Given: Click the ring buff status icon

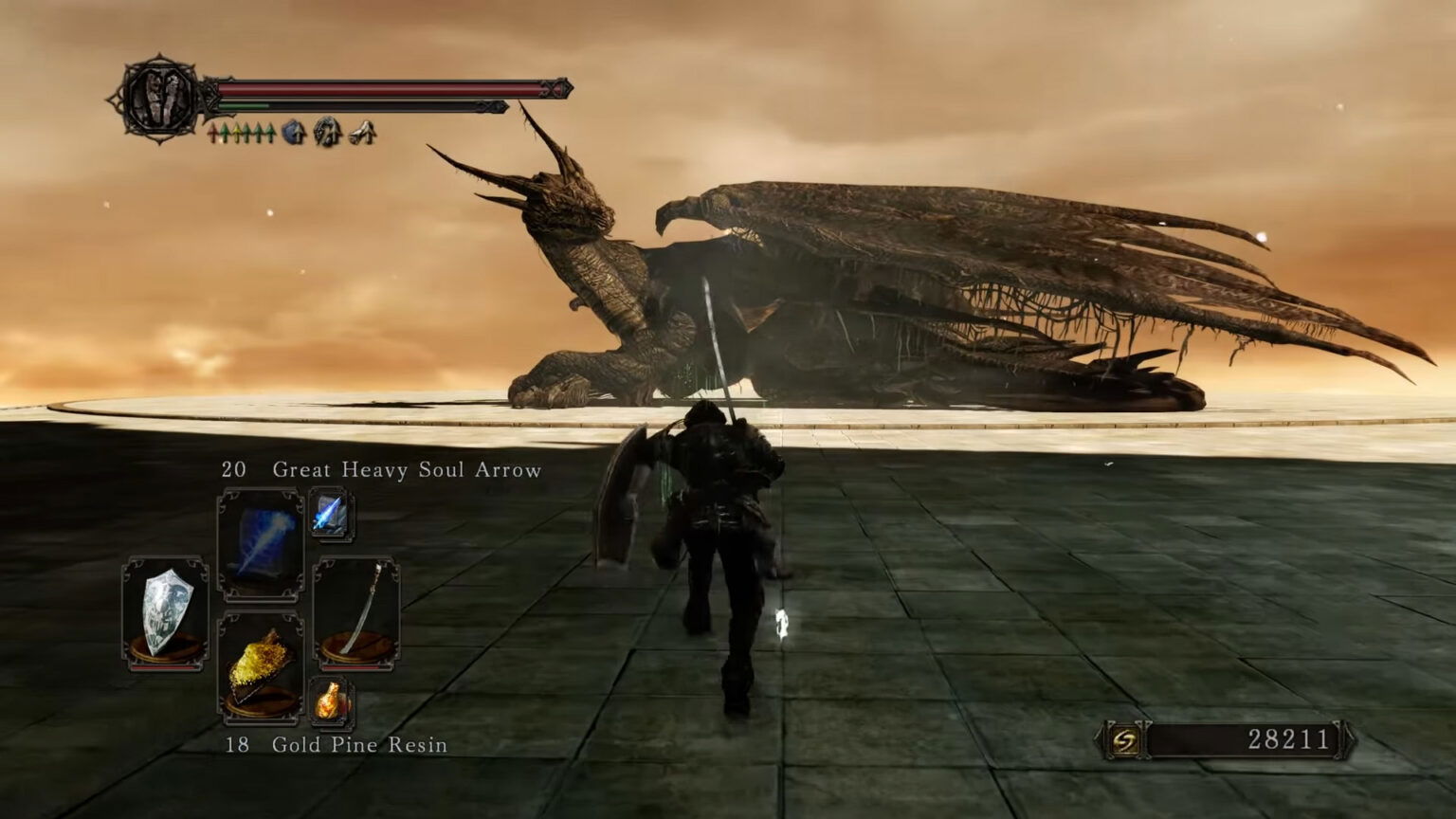Looking at the screenshot, I should (x=325, y=133).
